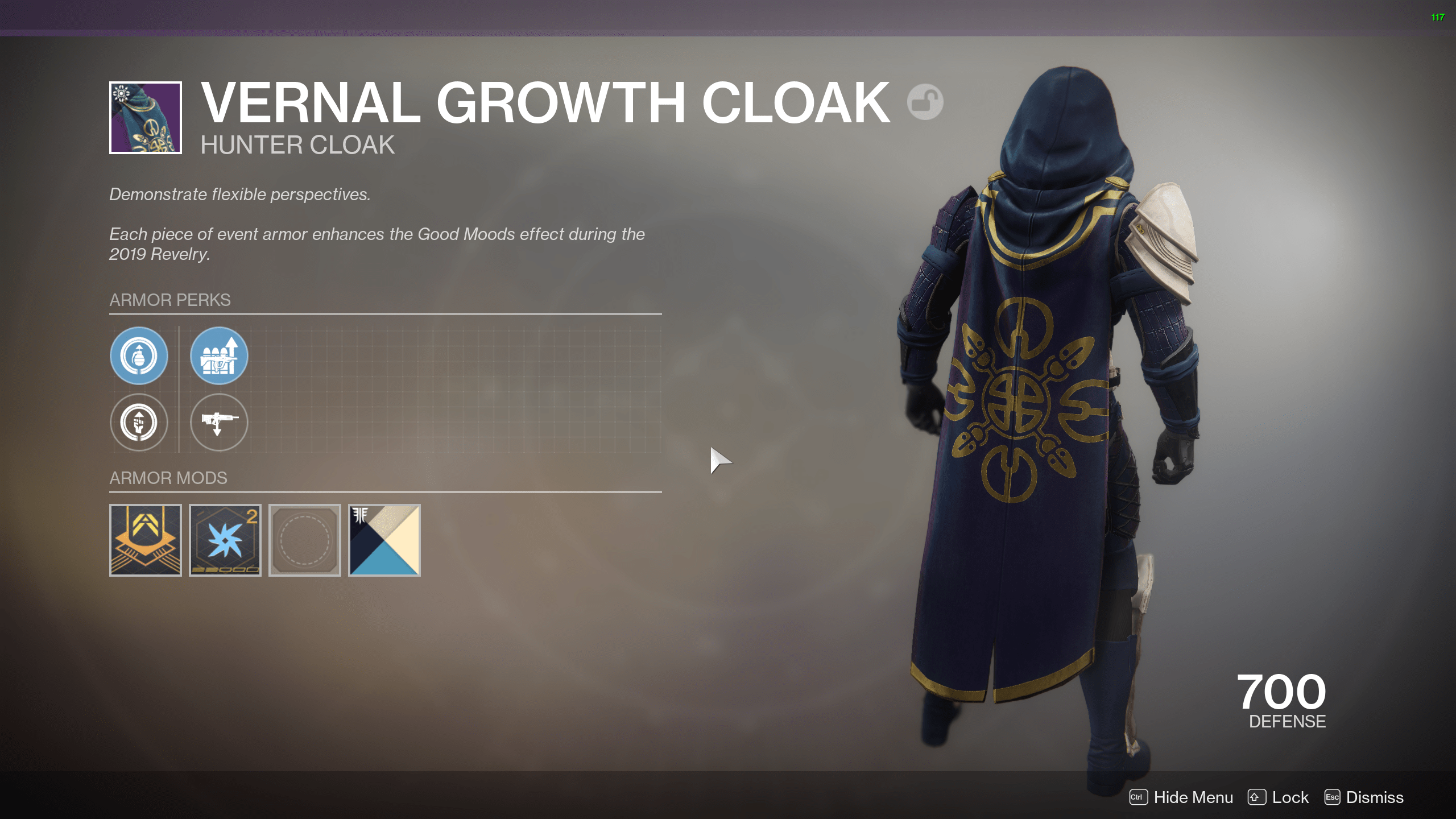Toggle the weapon dexterity perk on
This screenshot has width=1456, height=819.
(x=218, y=423)
